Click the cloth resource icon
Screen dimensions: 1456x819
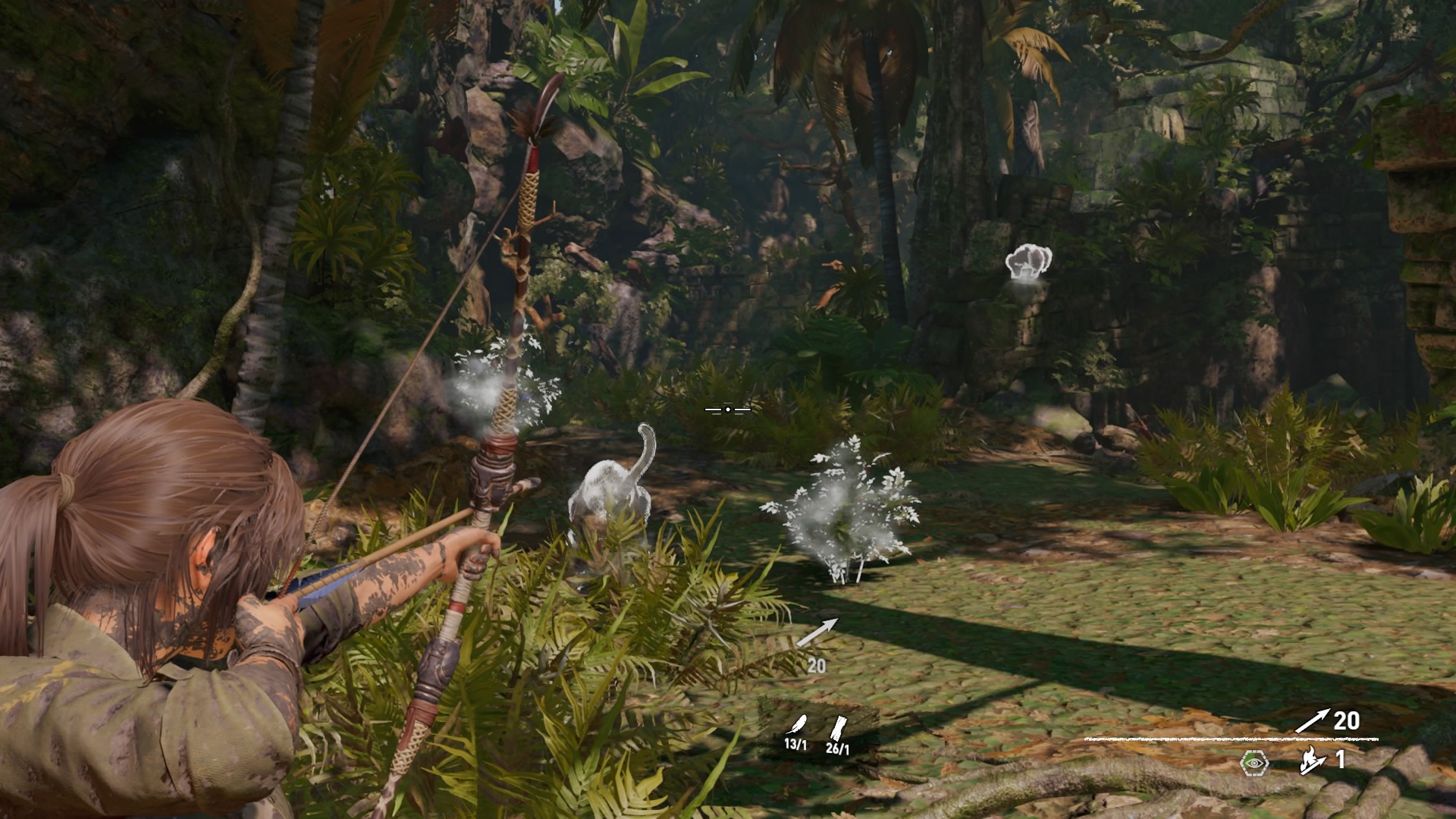(x=838, y=727)
